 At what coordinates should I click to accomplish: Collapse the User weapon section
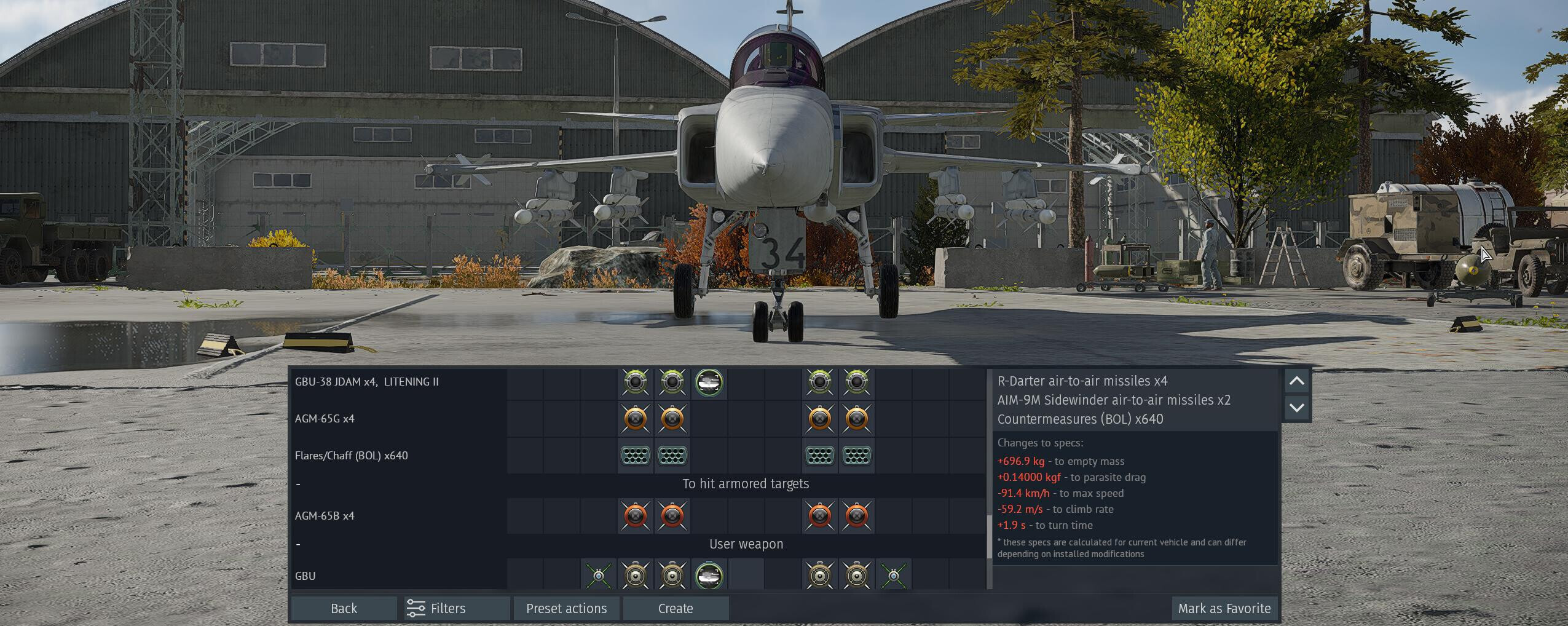point(299,544)
